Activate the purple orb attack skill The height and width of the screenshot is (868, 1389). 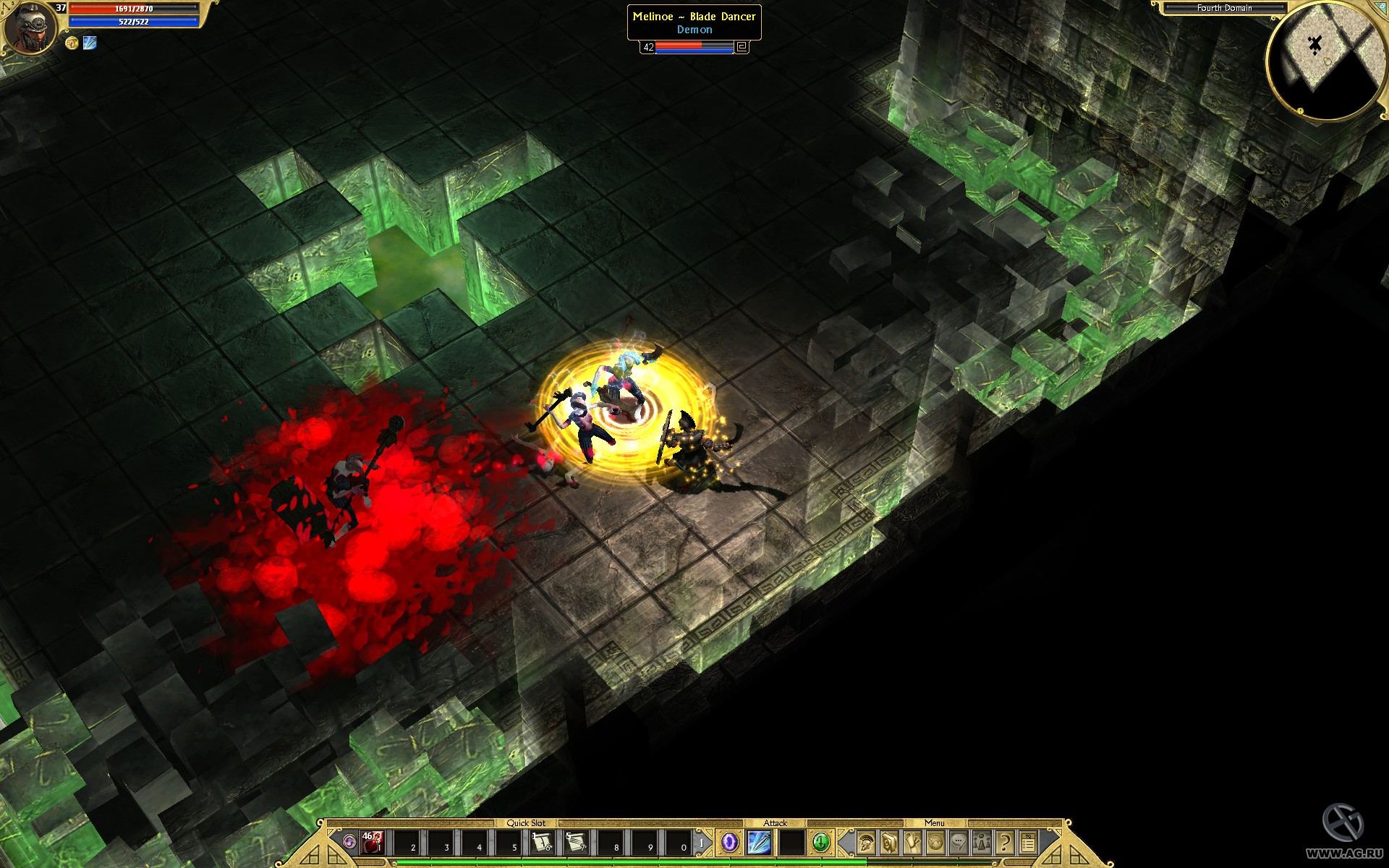point(731,843)
